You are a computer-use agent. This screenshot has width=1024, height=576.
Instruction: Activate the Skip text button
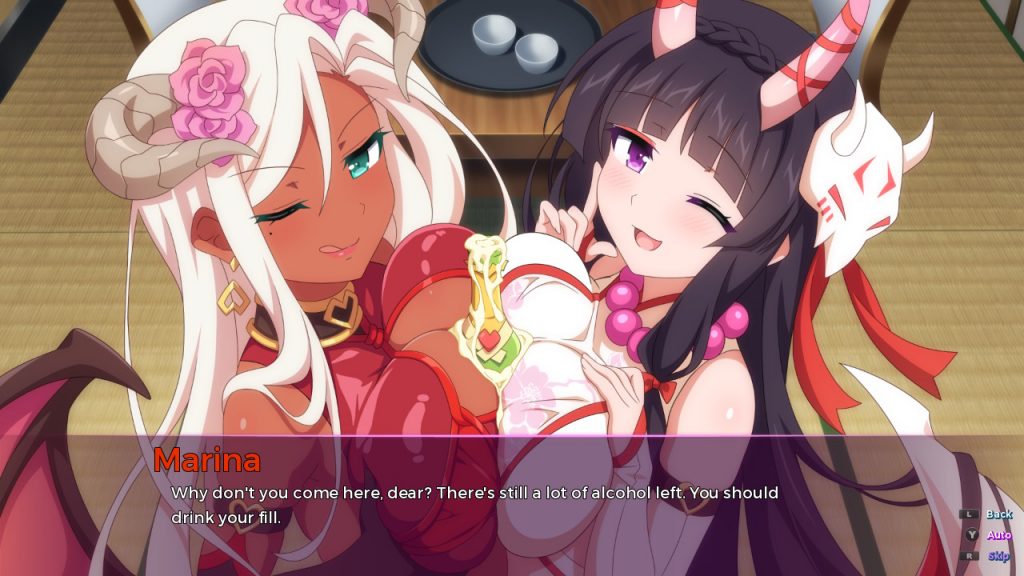click(x=998, y=556)
